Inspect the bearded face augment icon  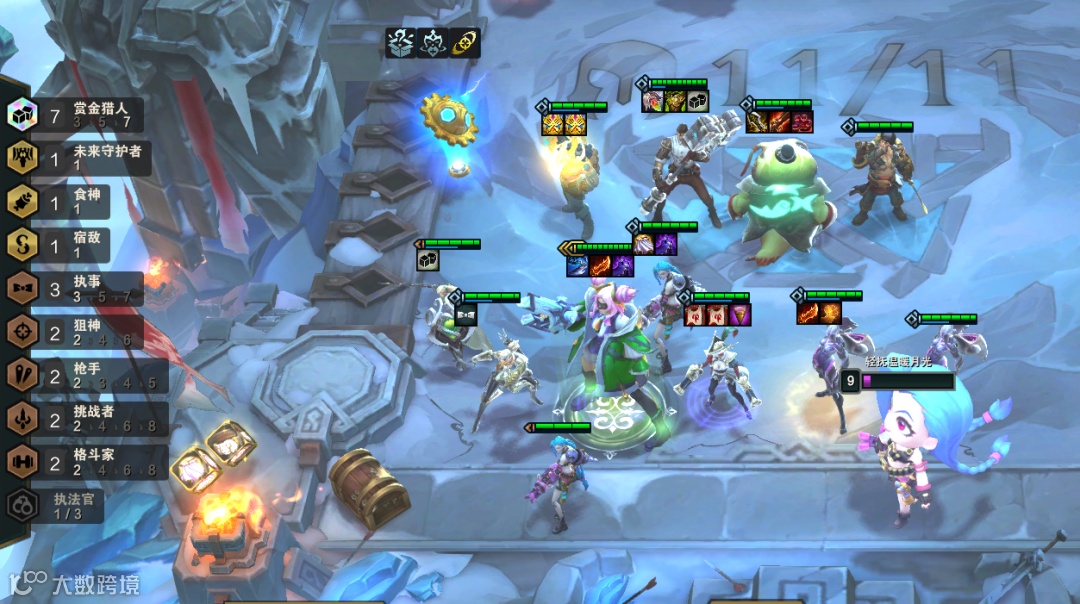(433, 43)
